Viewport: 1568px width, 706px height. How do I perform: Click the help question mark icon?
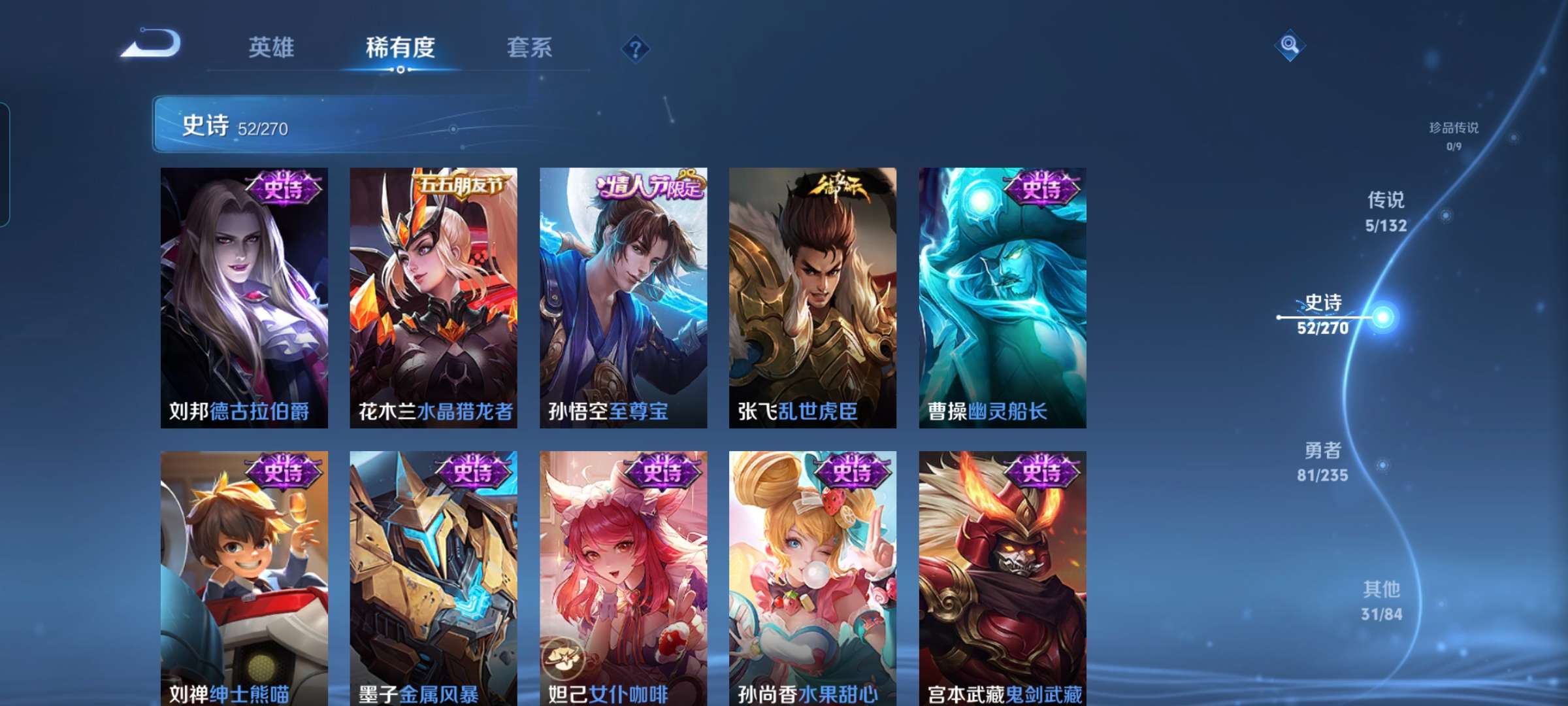[x=636, y=46]
